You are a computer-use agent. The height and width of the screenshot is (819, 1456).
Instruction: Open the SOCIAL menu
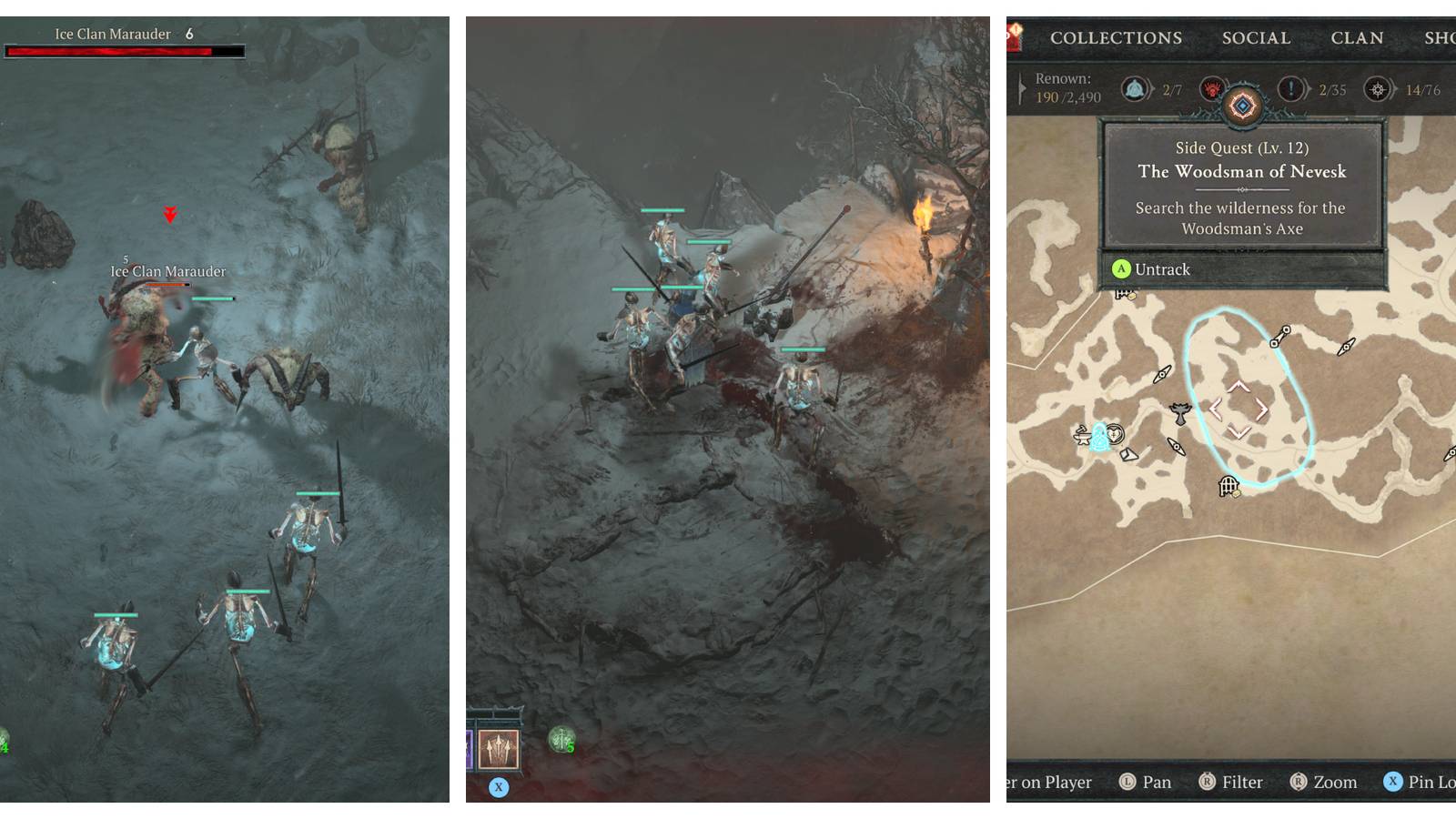[1256, 37]
